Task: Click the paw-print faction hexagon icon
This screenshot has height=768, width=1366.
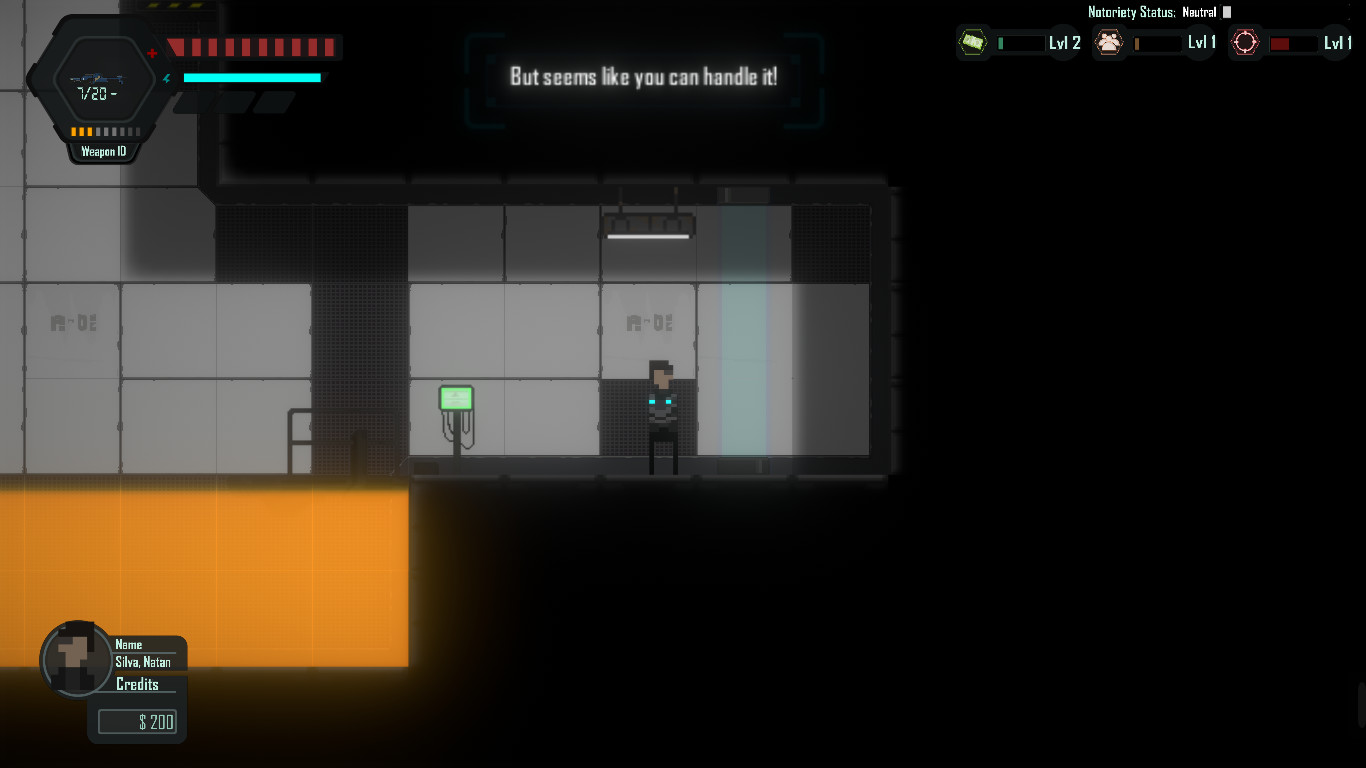Action: coord(1109,42)
